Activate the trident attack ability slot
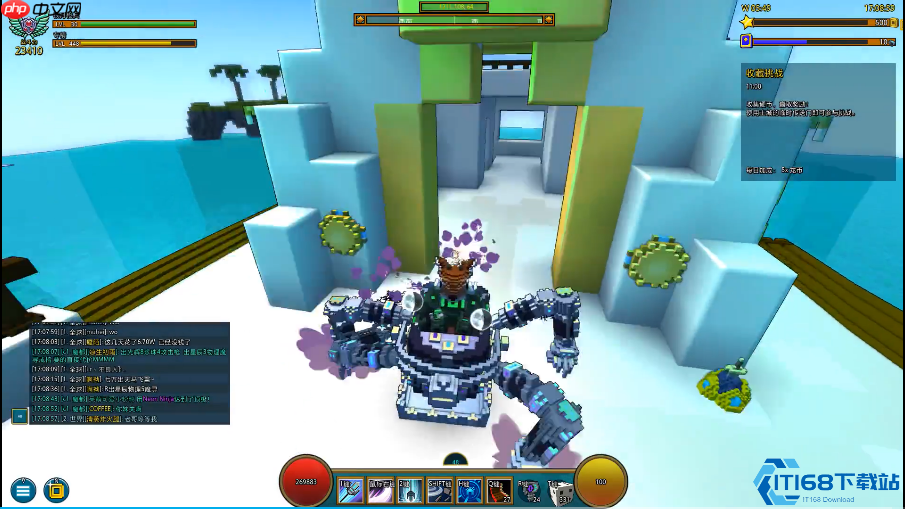The width and height of the screenshot is (905, 509). point(351,490)
